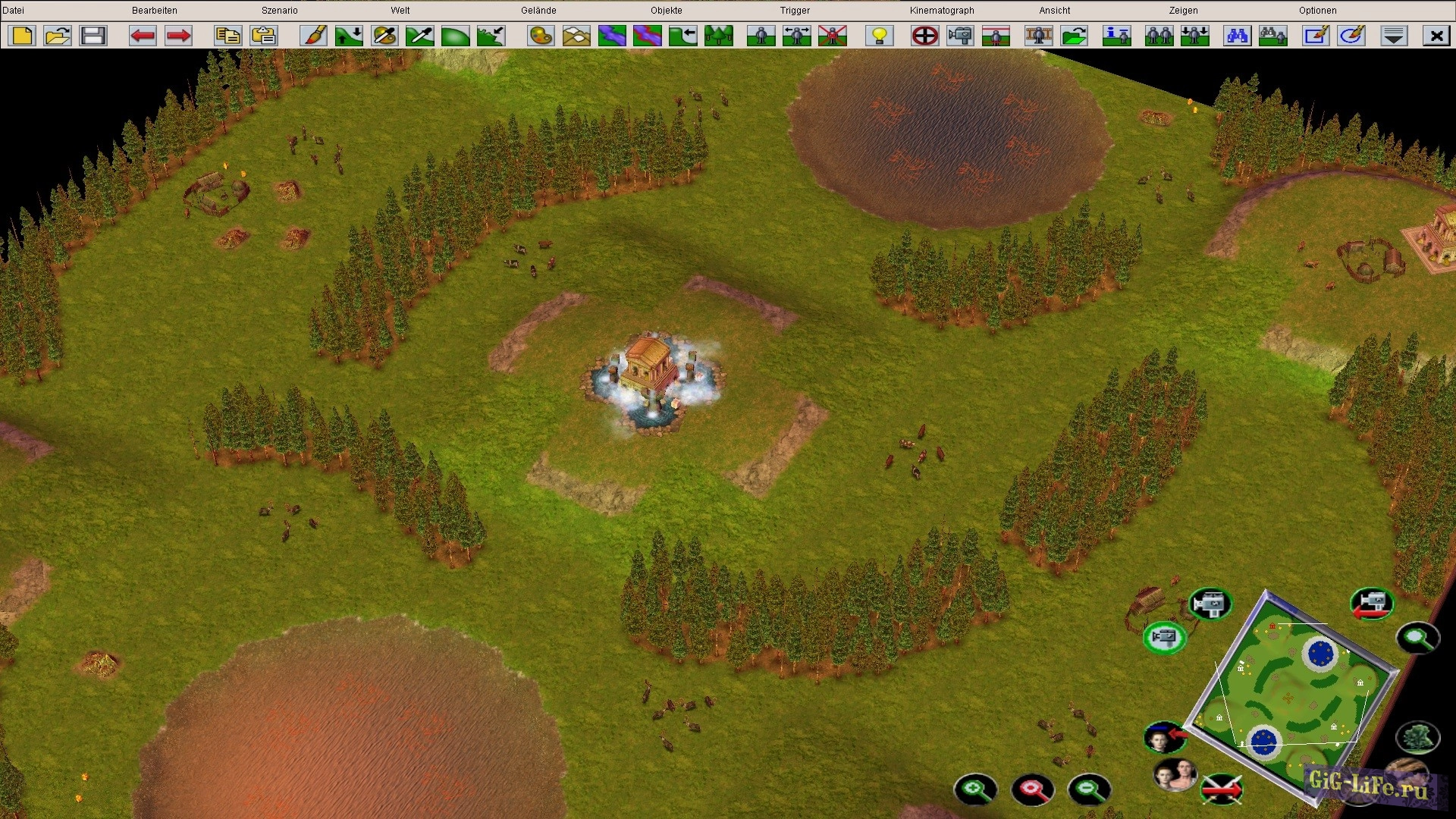Viewport: 1456px width, 819px height.
Task: Create a new scenario with the blank page icon
Action: tap(23, 36)
